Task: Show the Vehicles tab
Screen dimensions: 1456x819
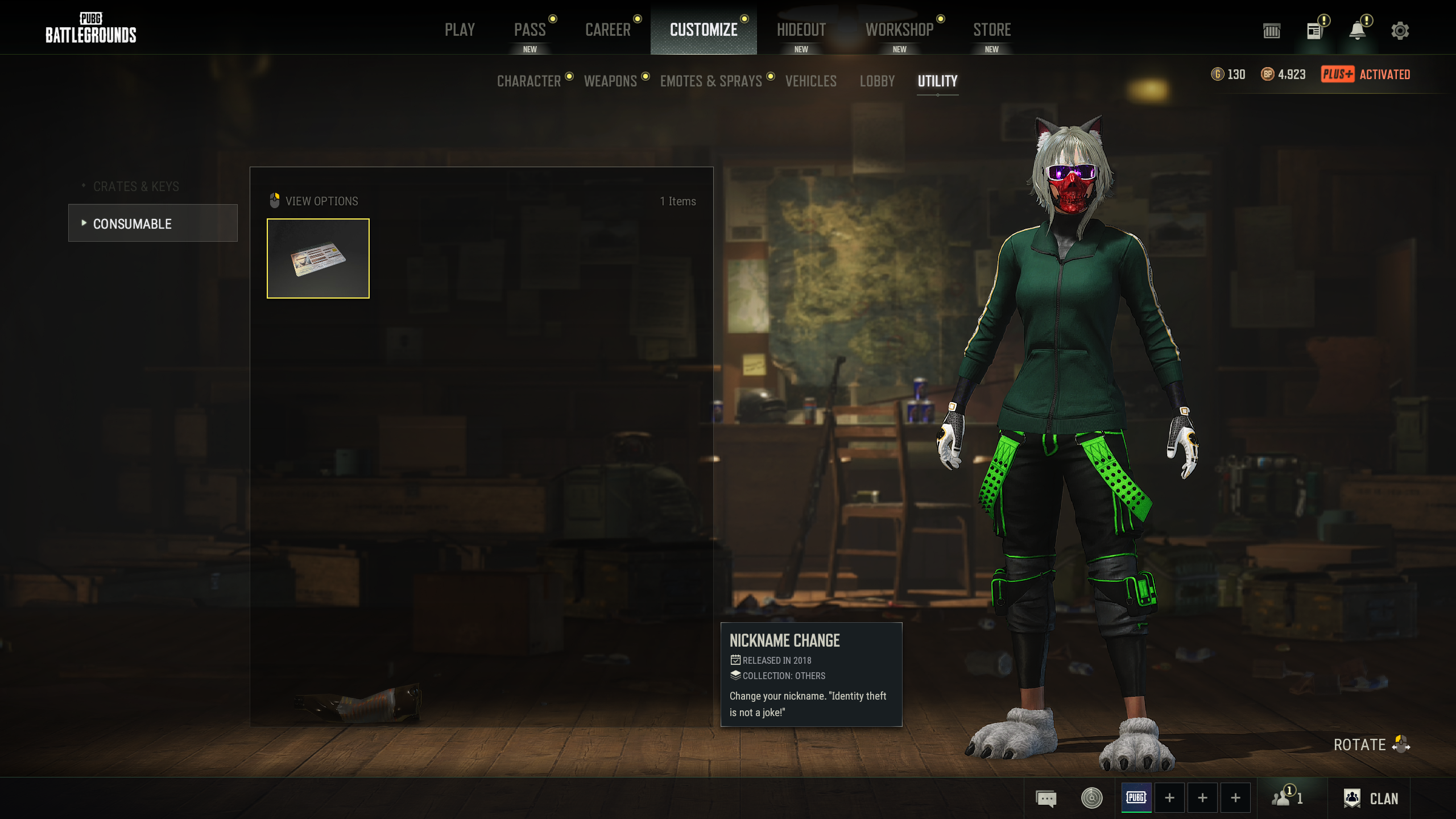Action: pyautogui.click(x=810, y=81)
